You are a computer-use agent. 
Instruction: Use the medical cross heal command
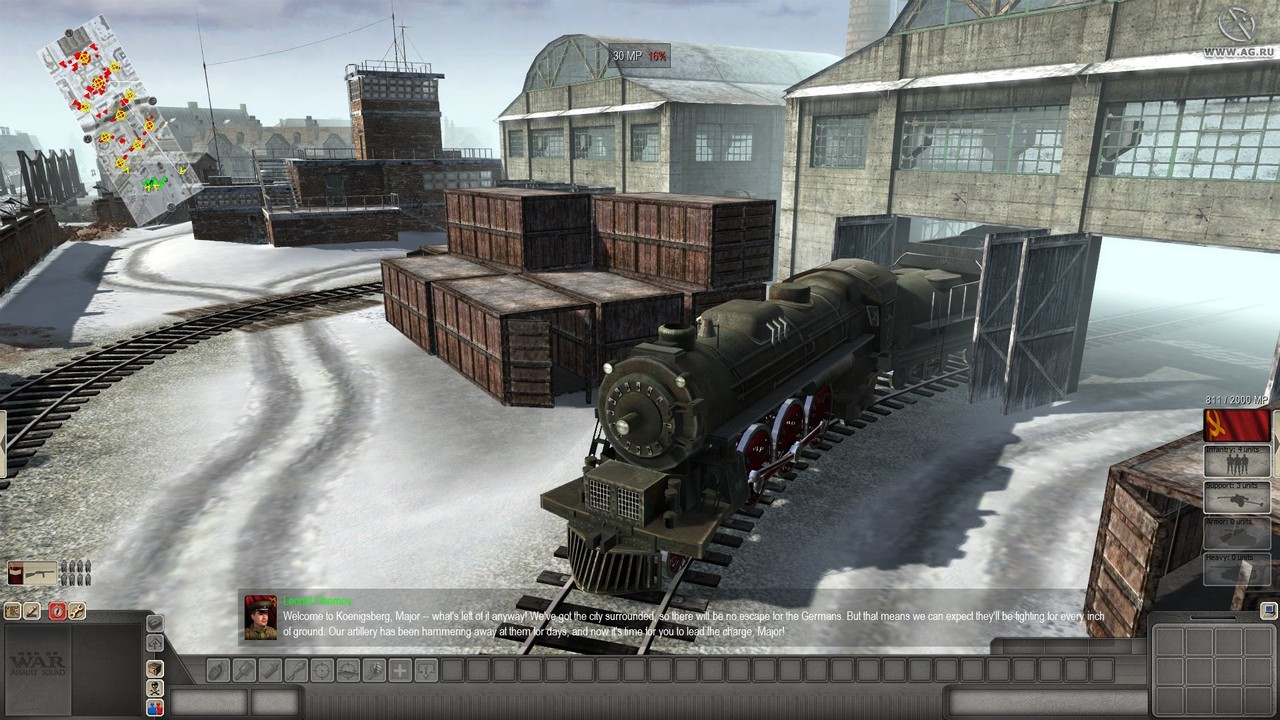click(399, 670)
